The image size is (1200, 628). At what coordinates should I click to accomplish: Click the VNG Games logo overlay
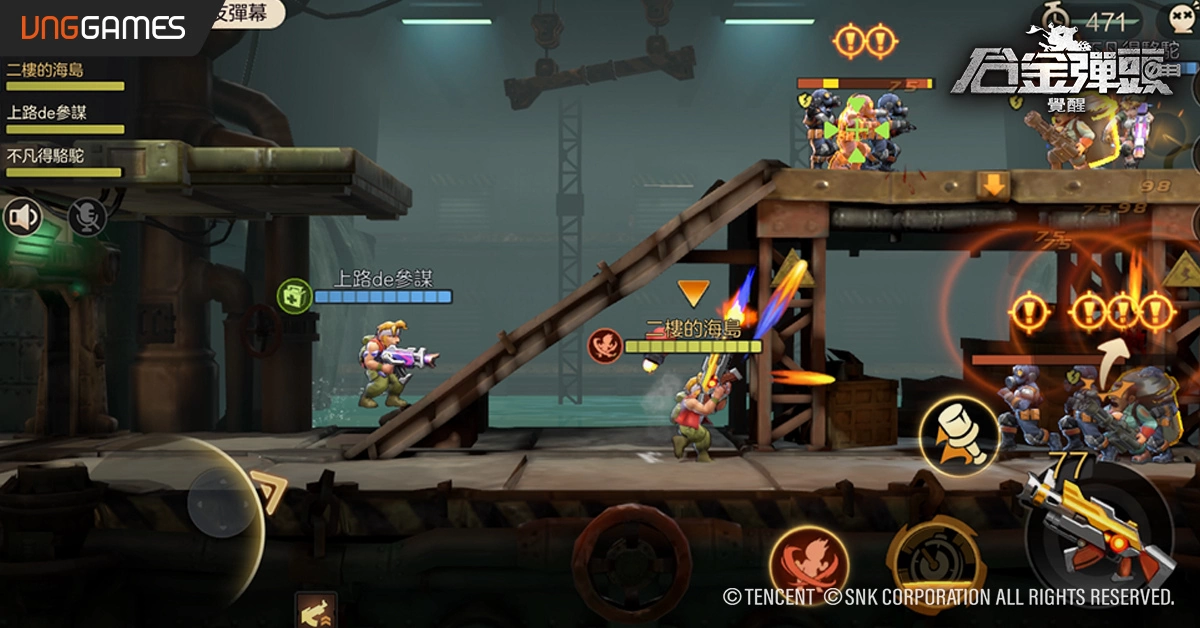(97, 27)
